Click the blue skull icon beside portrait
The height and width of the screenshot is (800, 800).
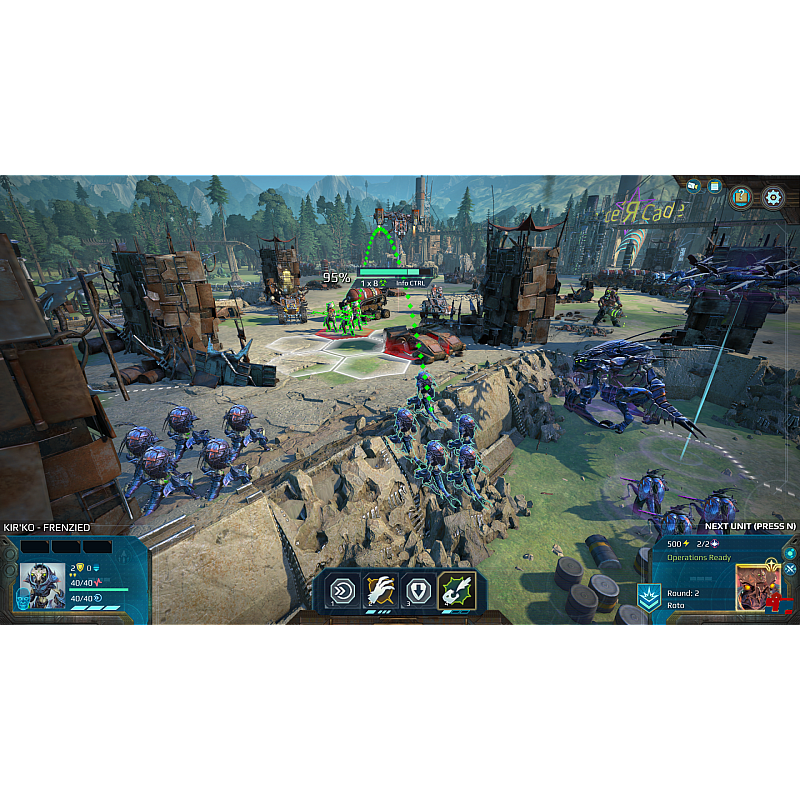coord(22,599)
